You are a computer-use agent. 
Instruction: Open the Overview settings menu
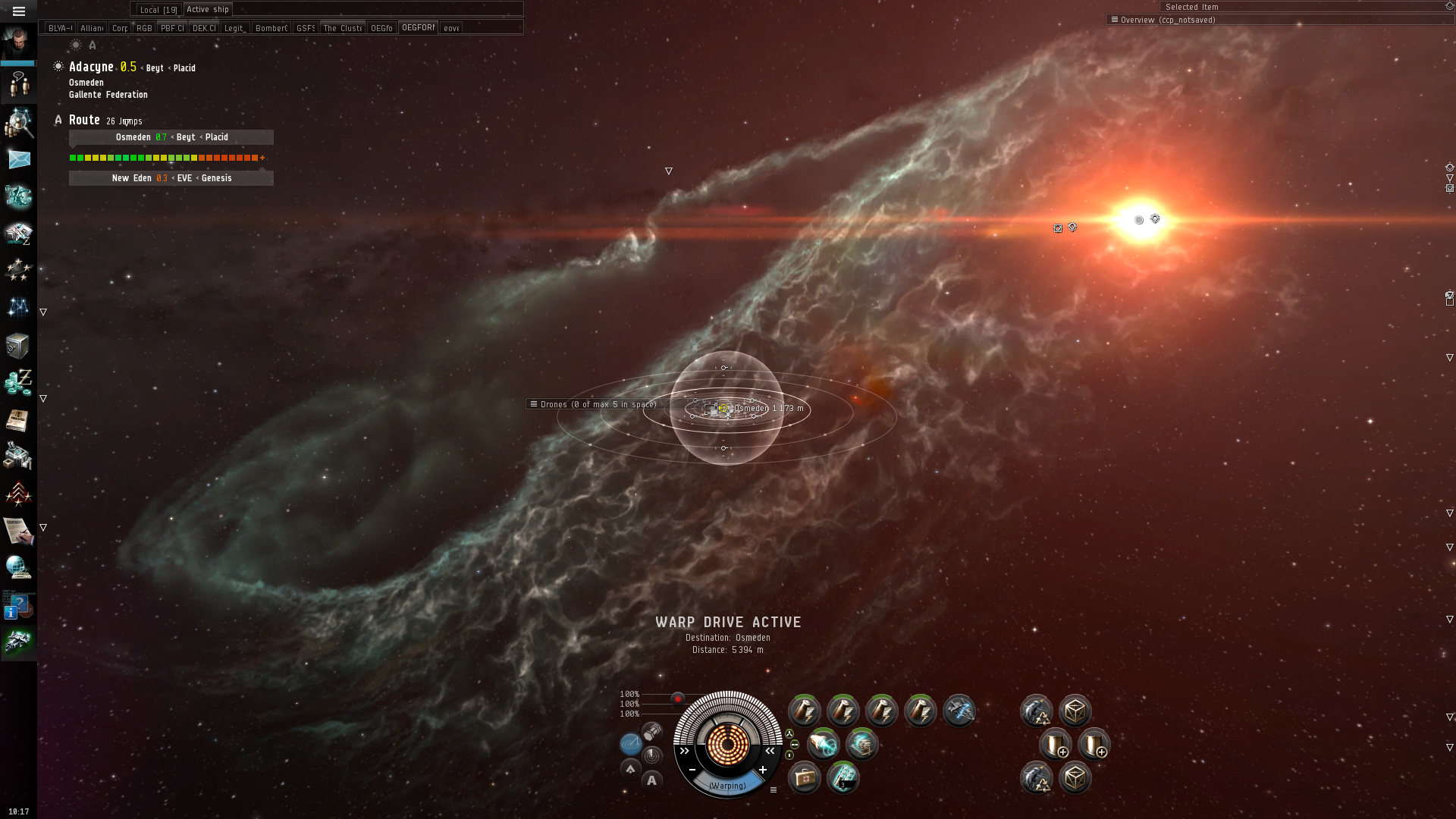(x=1114, y=20)
